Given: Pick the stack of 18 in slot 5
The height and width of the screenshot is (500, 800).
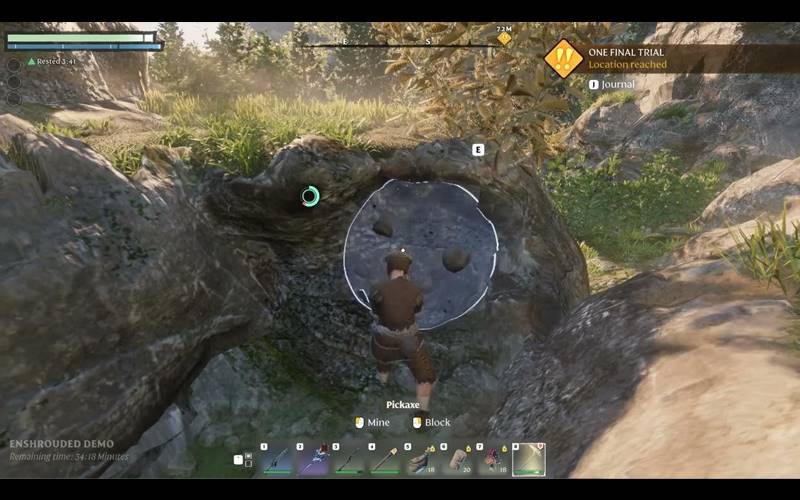Looking at the screenshot, I should point(421,460).
